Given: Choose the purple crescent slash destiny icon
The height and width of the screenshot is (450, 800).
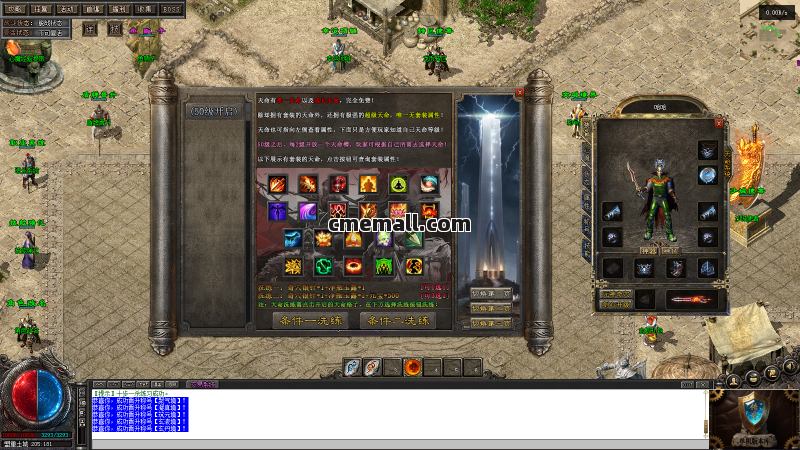Looking at the screenshot, I should tap(308, 212).
